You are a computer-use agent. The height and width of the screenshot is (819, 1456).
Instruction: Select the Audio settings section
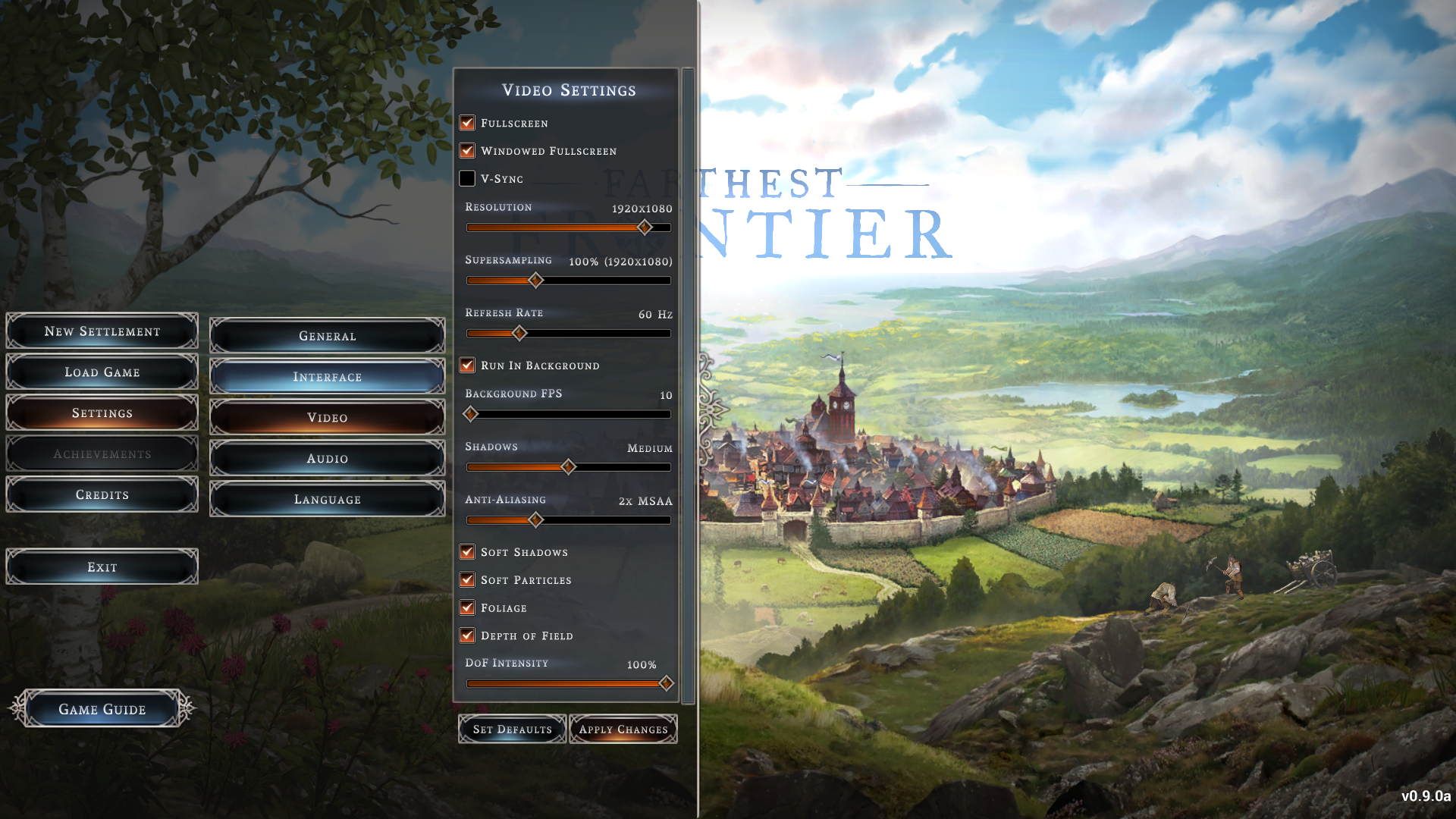point(327,459)
